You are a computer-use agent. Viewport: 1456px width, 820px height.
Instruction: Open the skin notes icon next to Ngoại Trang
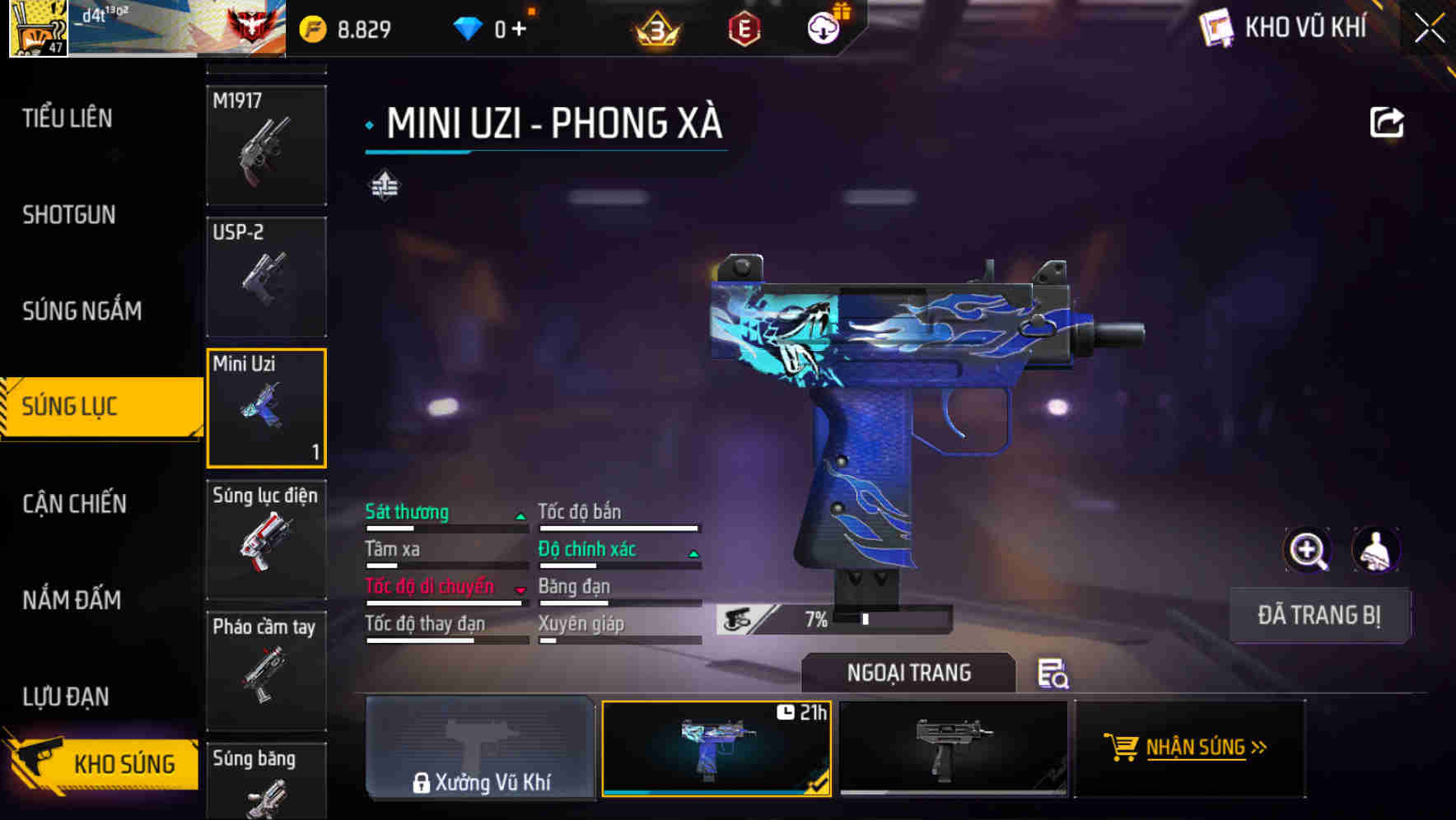click(x=1052, y=675)
